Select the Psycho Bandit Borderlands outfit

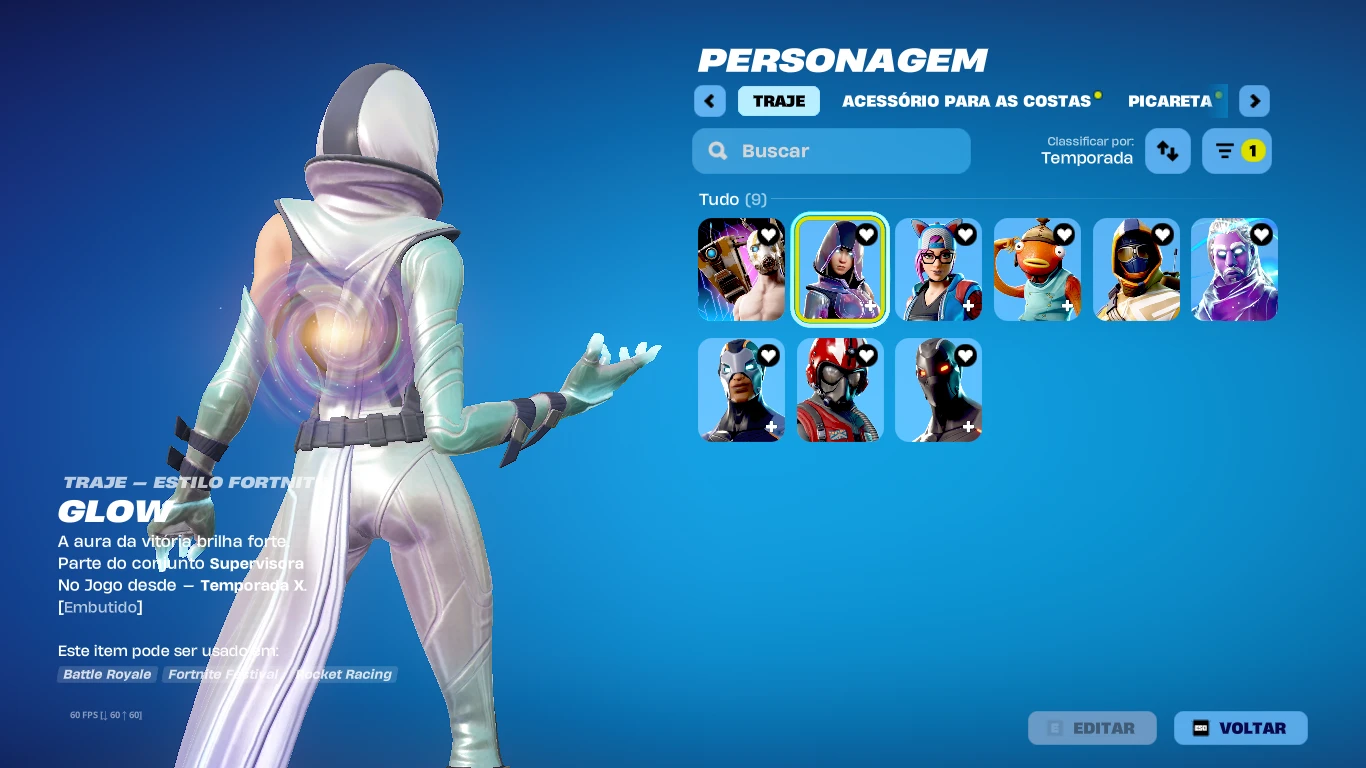tap(741, 270)
